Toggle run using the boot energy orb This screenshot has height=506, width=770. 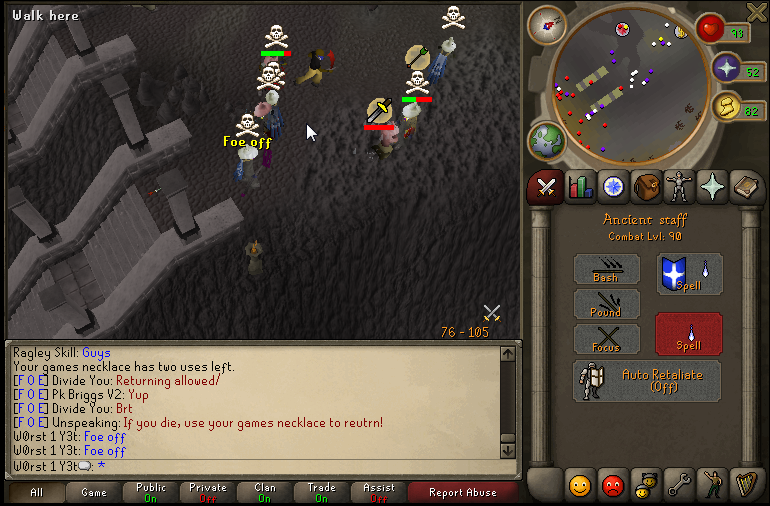(727, 107)
